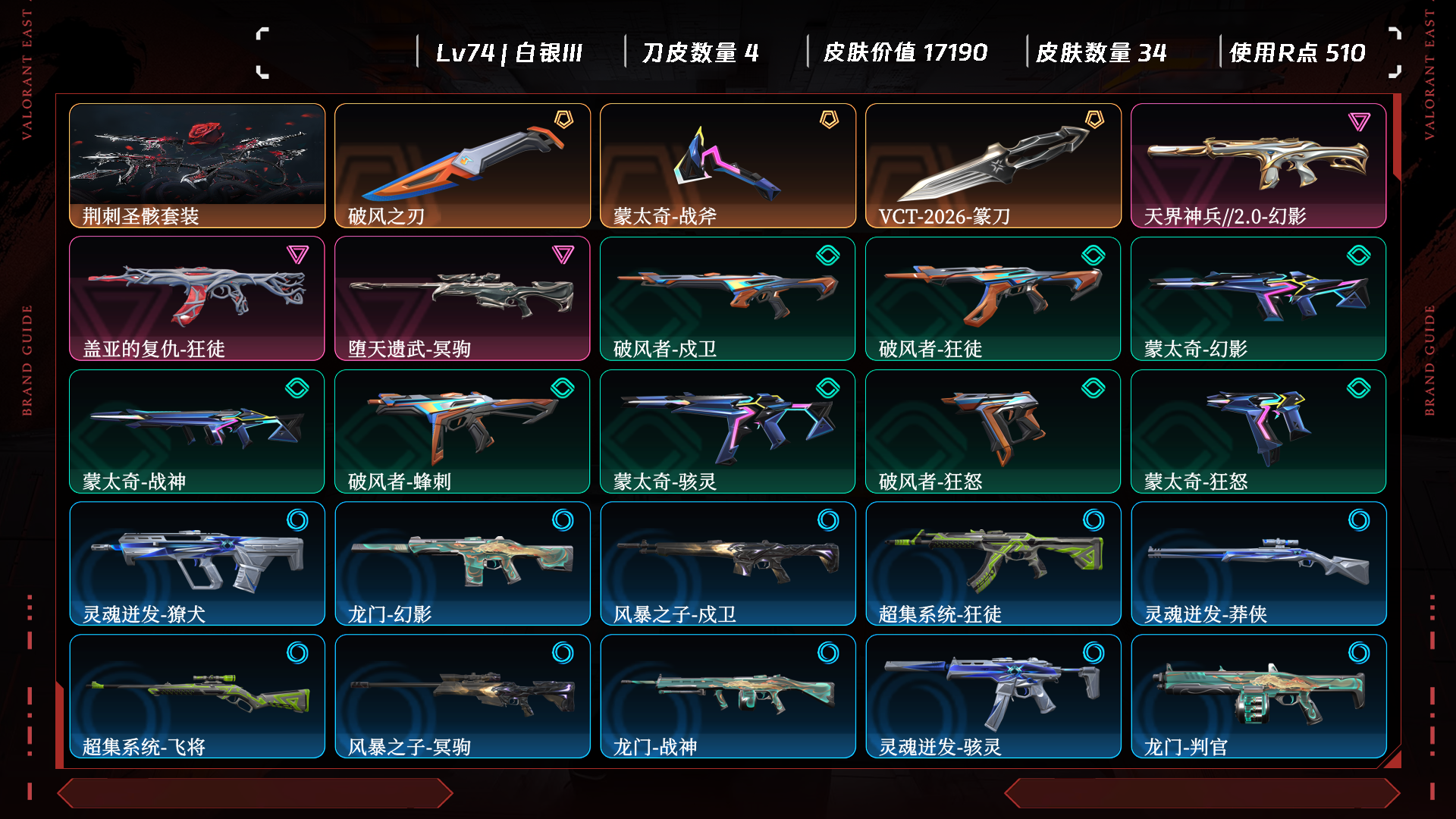Select the 破风者-狂徒 skin tile
Image resolution: width=1456 pixels, height=819 pixels.
pos(993,298)
